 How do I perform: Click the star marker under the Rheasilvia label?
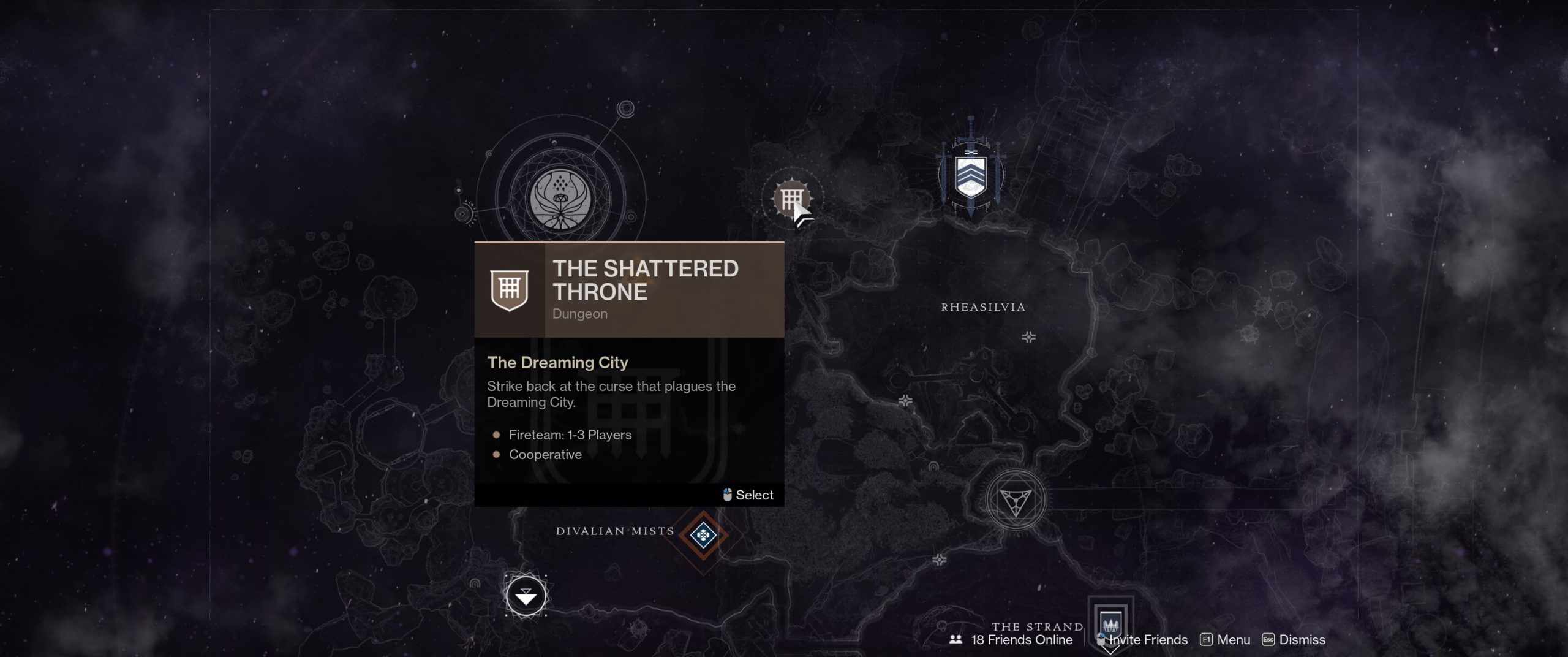pos(1029,336)
